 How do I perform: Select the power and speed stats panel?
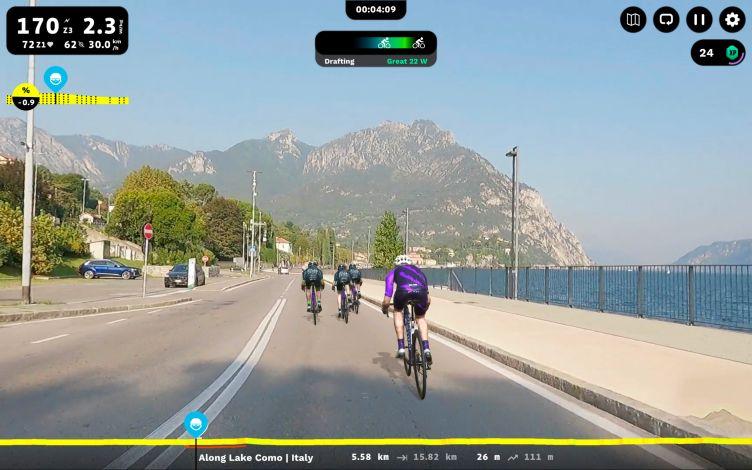(x=66, y=30)
